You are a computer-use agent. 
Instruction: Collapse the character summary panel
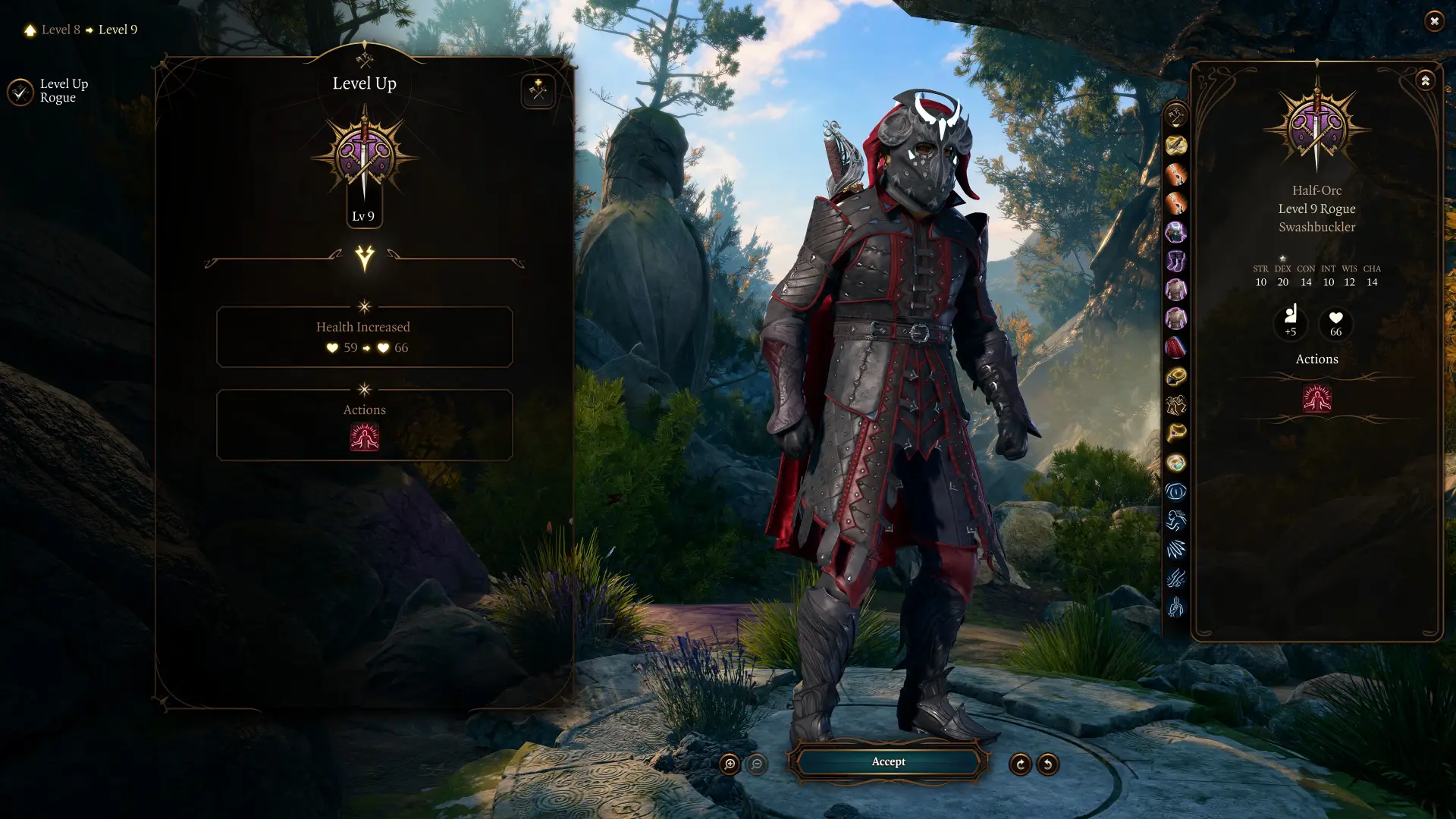click(x=1425, y=80)
